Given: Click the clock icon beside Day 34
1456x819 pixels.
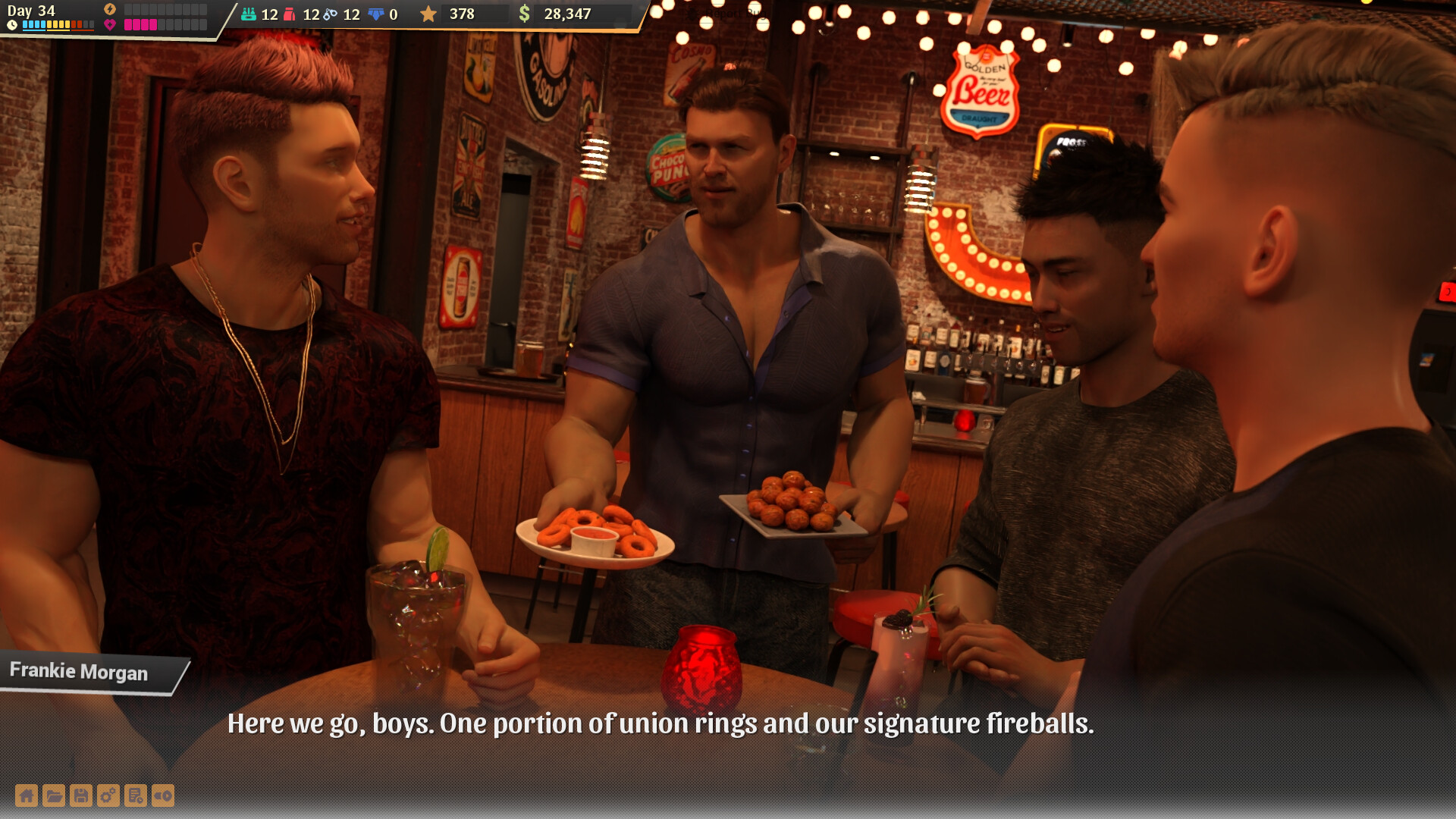Looking at the screenshot, I should [x=13, y=24].
